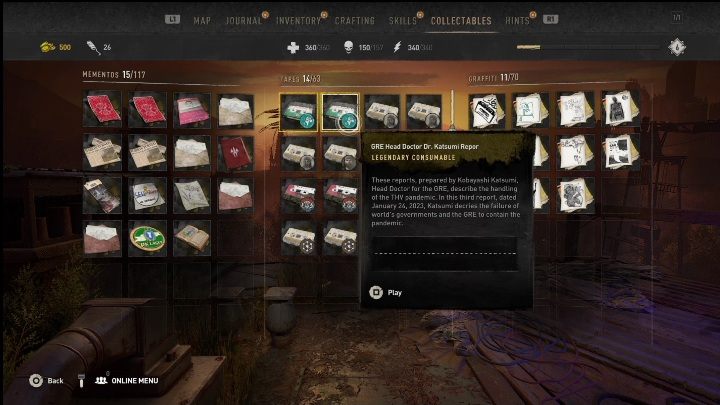720x405 pixels.
Task: Select the green round badge memento
Action: tap(147, 238)
